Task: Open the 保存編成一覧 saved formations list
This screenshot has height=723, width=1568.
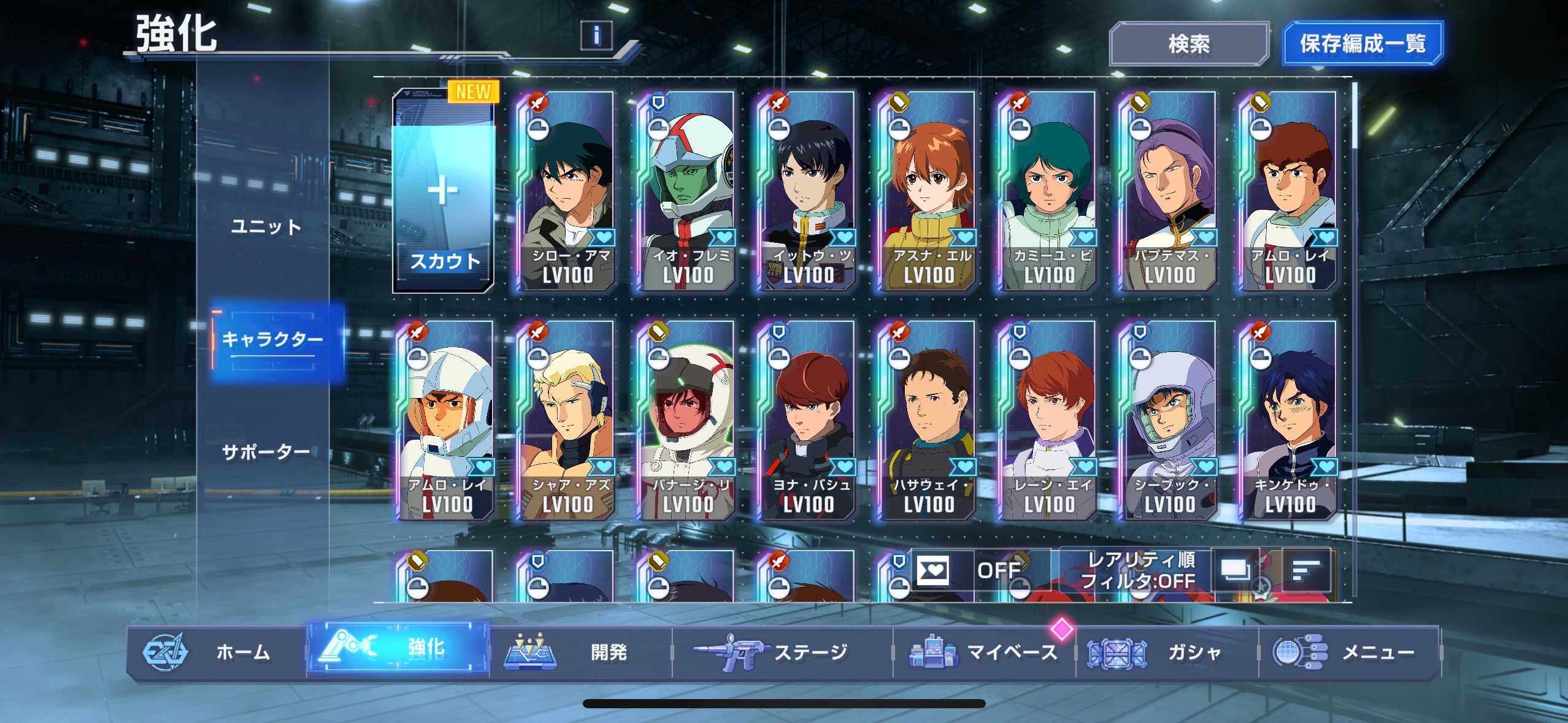Action: (x=1362, y=44)
